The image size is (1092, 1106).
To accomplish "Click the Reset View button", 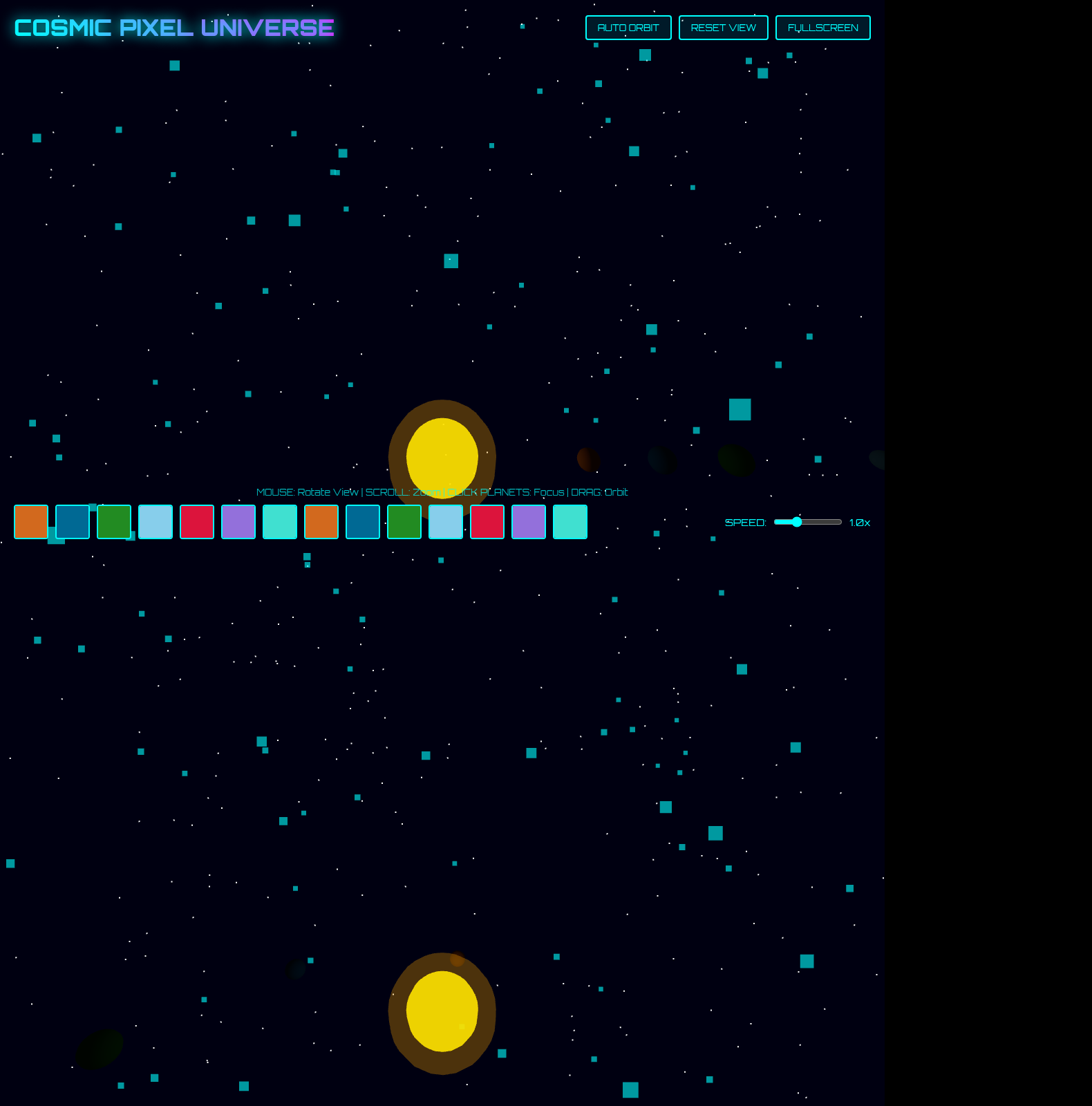I will [724, 28].
